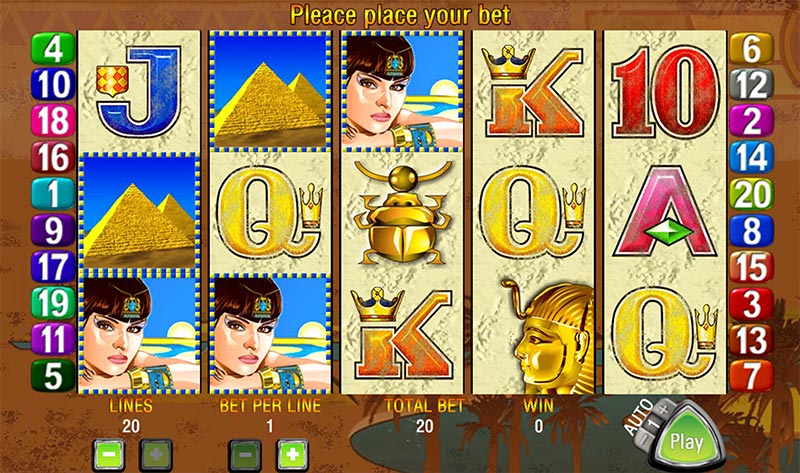Click payline marker 17
The image size is (800, 473).
[51, 266]
